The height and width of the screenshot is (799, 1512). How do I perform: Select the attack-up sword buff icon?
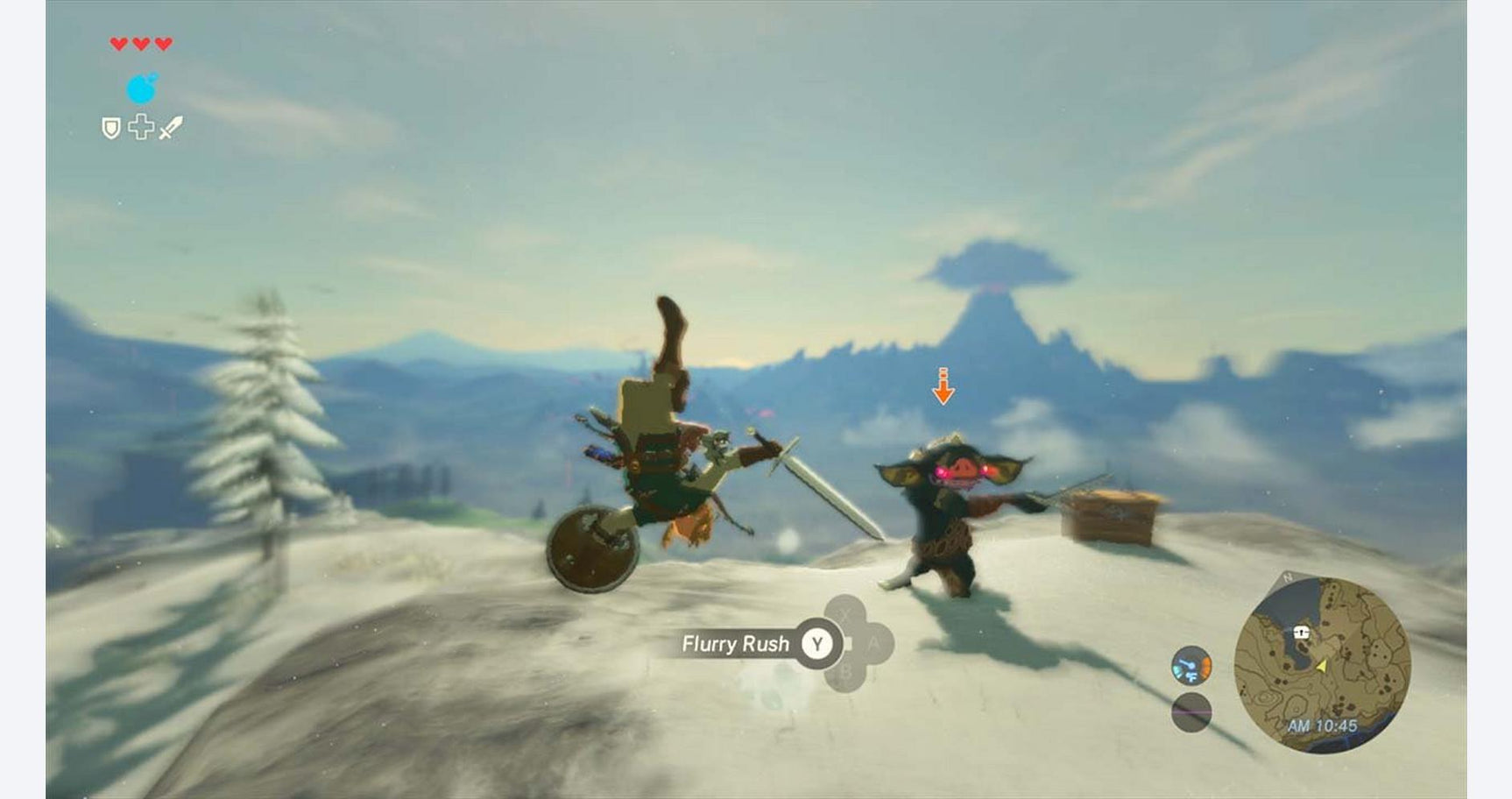[x=169, y=127]
